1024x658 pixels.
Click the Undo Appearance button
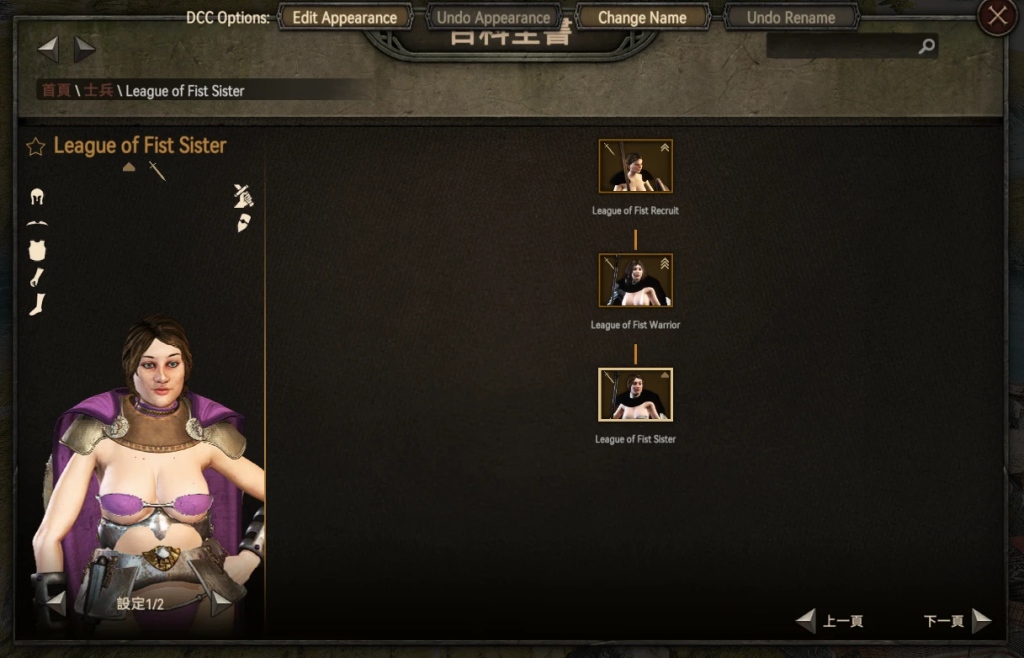pyautogui.click(x=493, y=18)
